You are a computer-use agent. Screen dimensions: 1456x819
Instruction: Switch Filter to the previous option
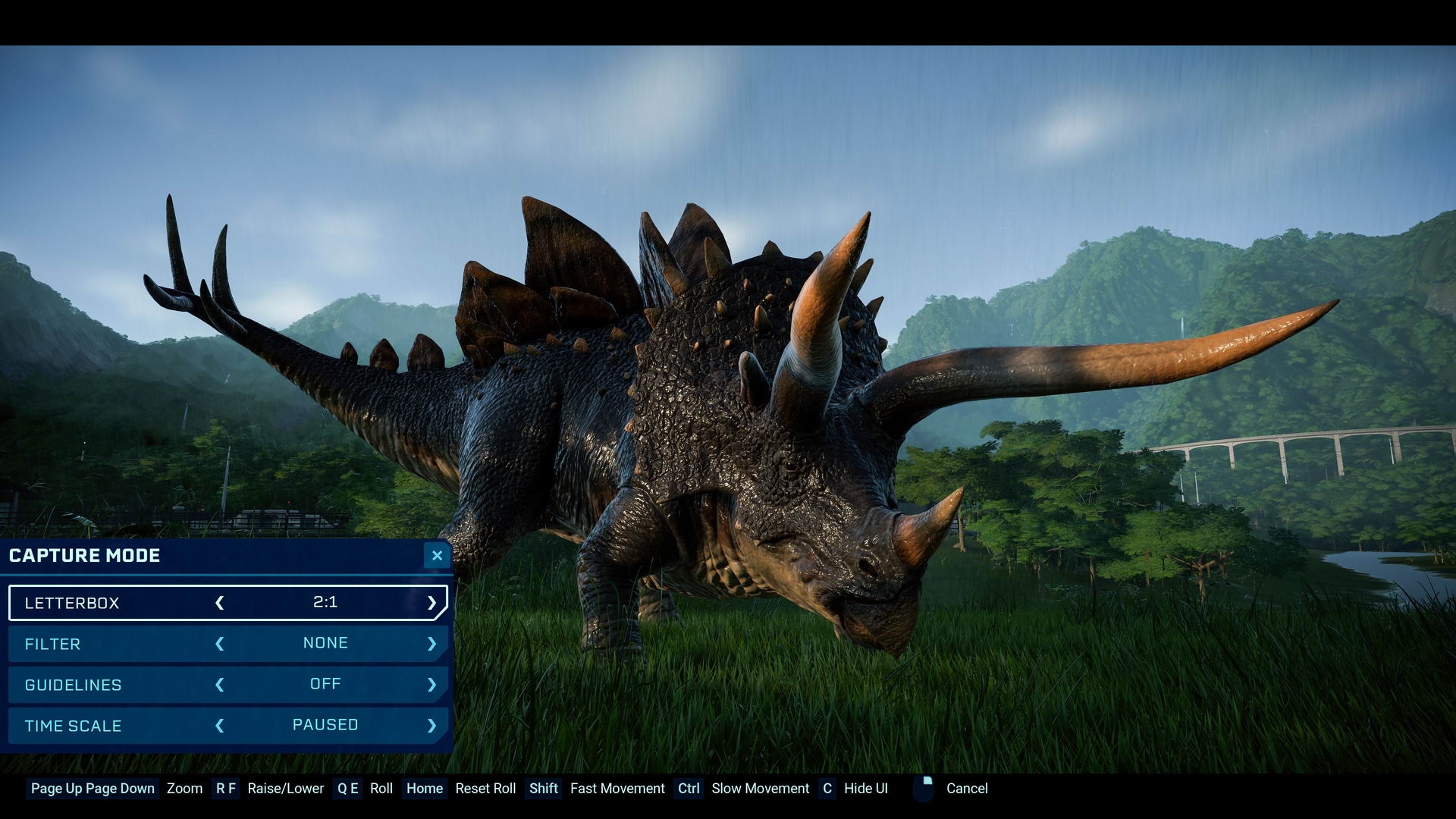pyautogui.click(x=220, y=644)
